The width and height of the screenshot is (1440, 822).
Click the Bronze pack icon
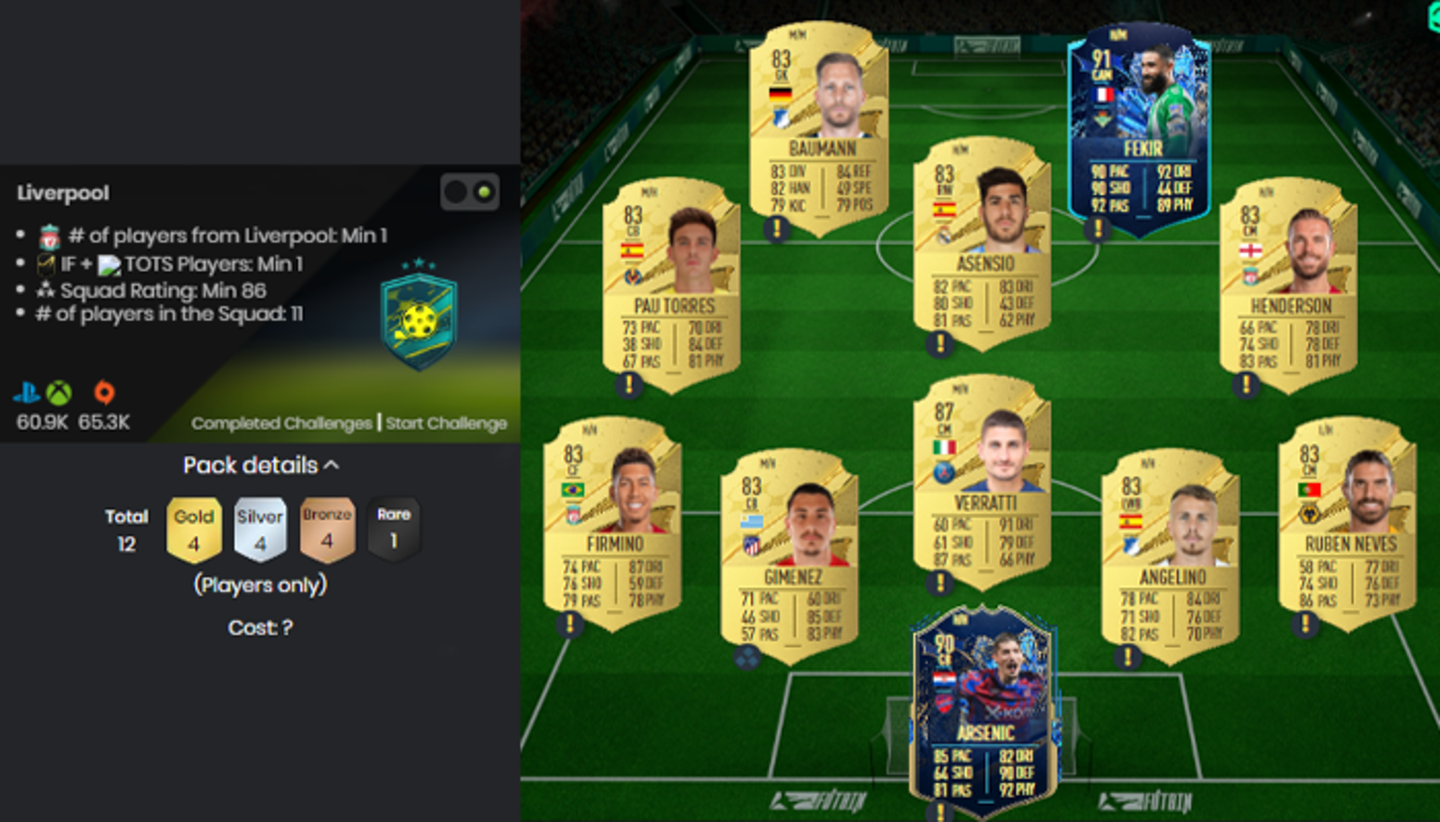tap(327, 528)
